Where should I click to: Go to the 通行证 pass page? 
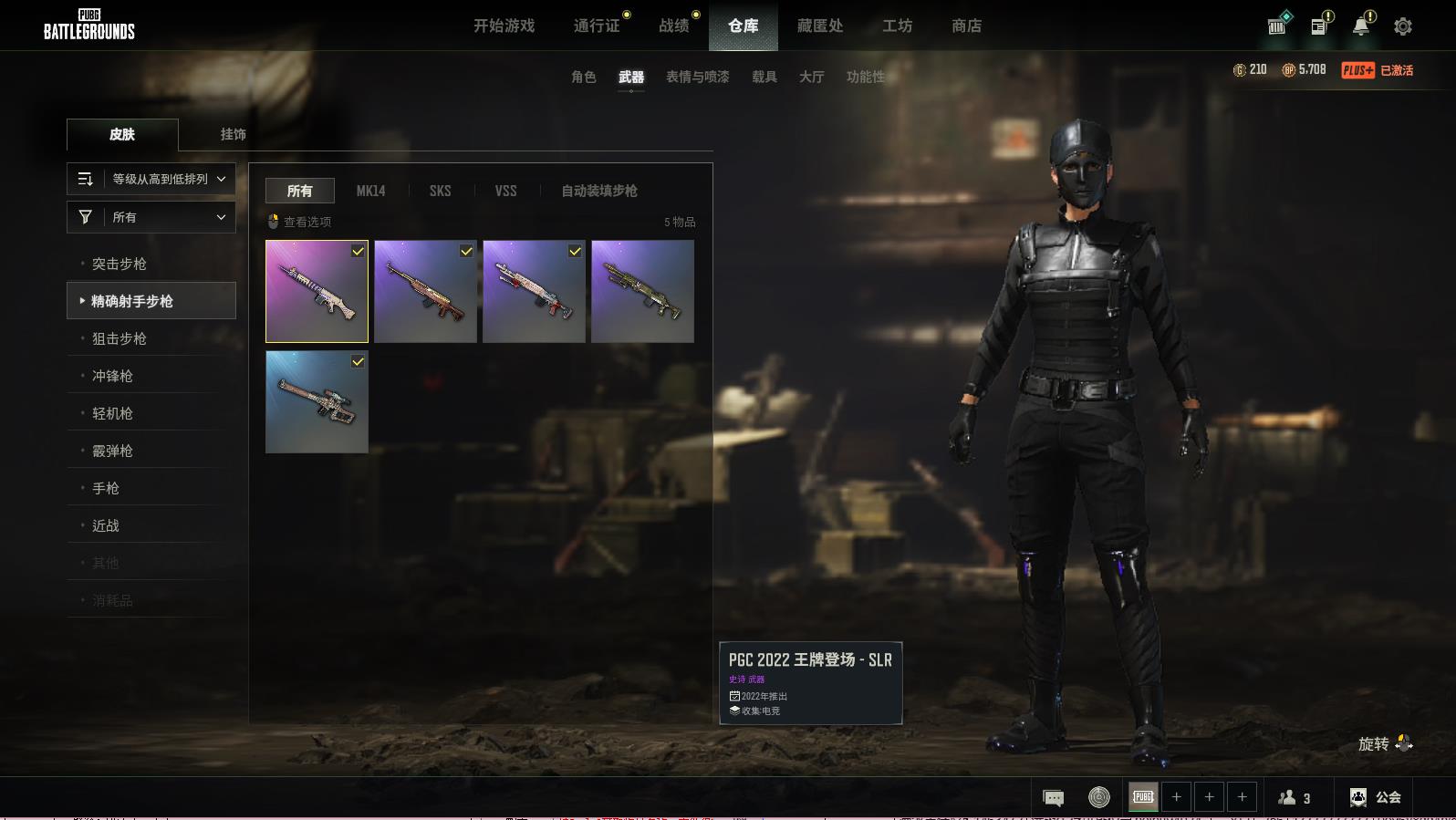click(597, 26)
